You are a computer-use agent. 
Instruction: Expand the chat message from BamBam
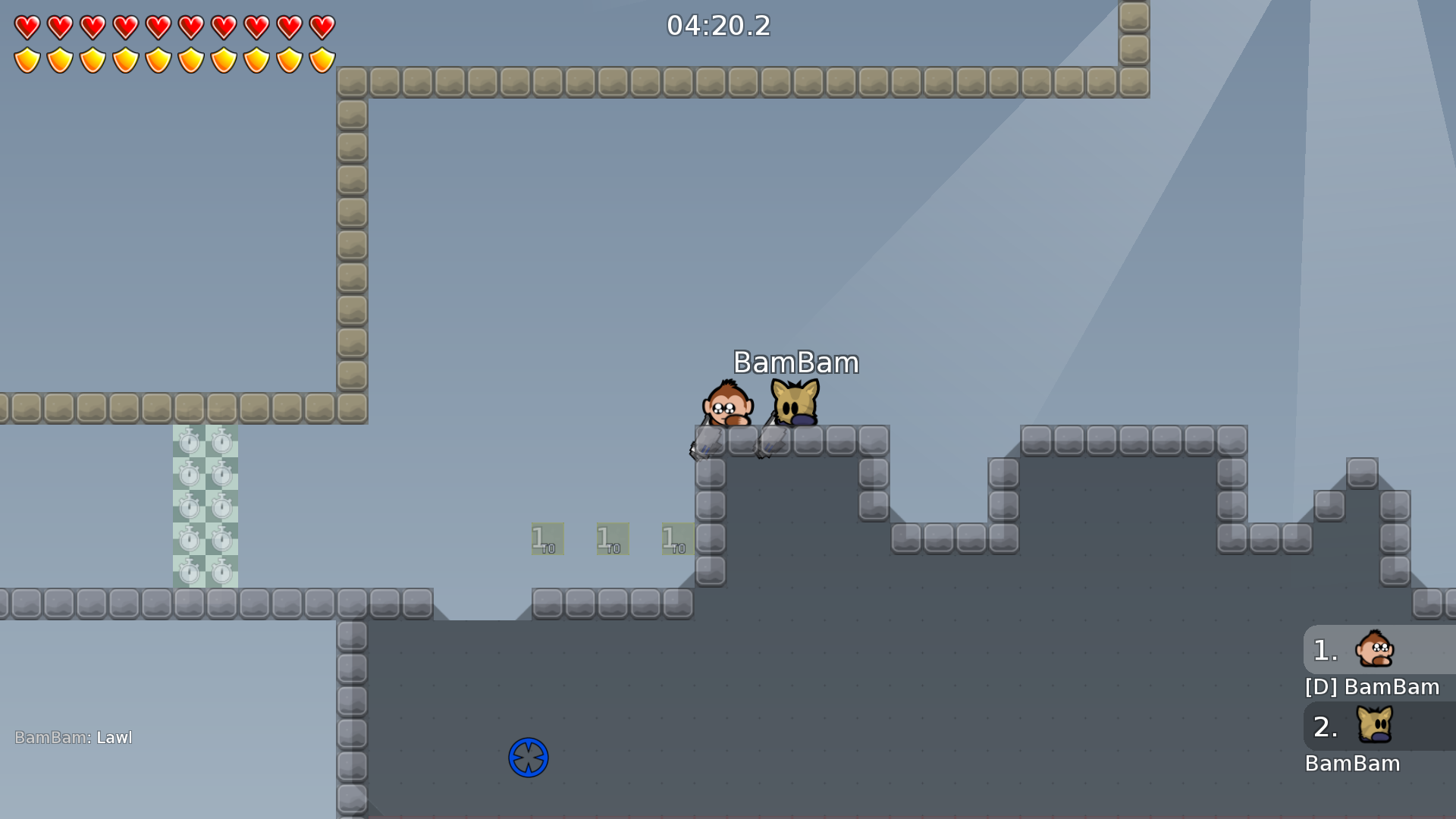74,737
